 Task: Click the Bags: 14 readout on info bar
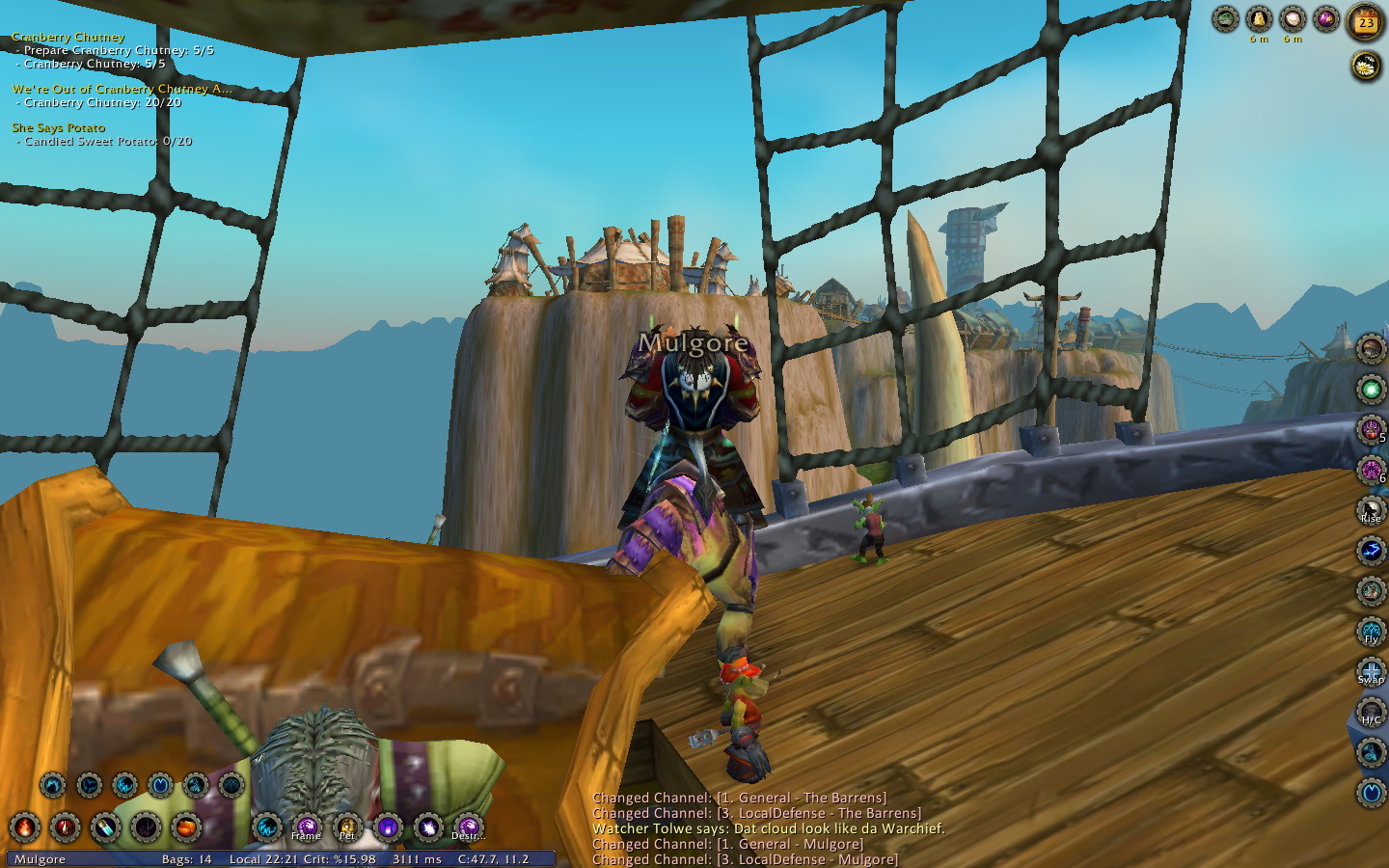tap(186, 859)
